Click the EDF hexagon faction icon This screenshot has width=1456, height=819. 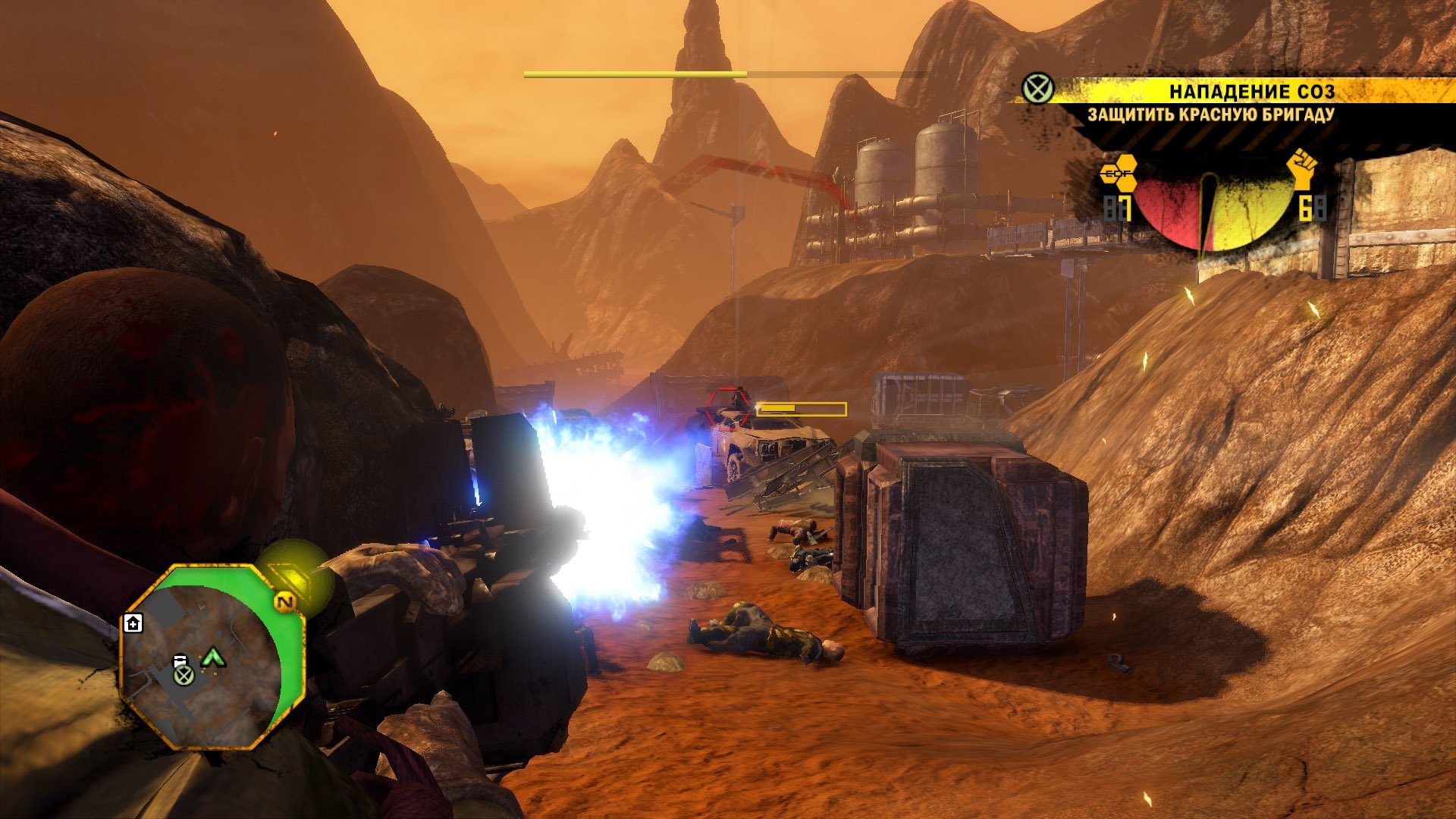pos(1118,174)
